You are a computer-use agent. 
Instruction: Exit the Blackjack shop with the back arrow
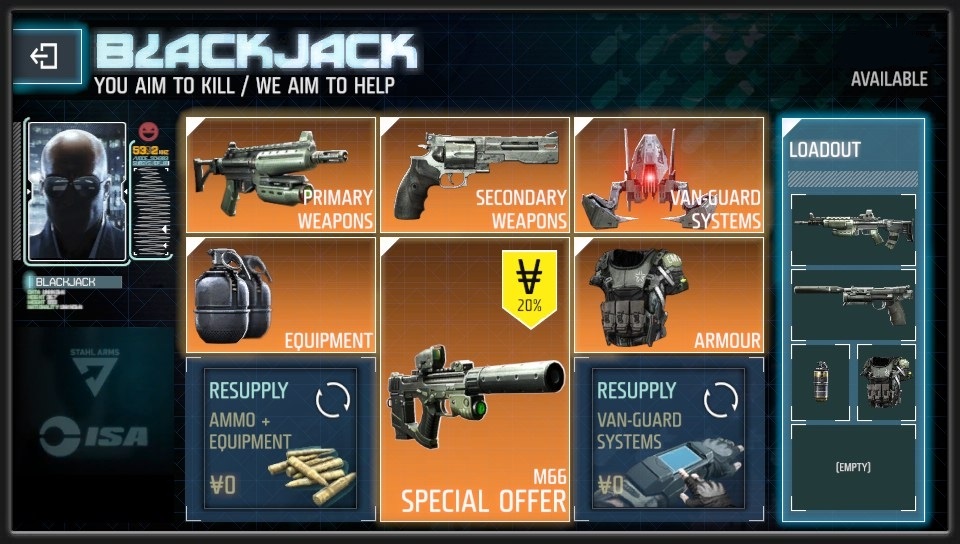point(46,56)
